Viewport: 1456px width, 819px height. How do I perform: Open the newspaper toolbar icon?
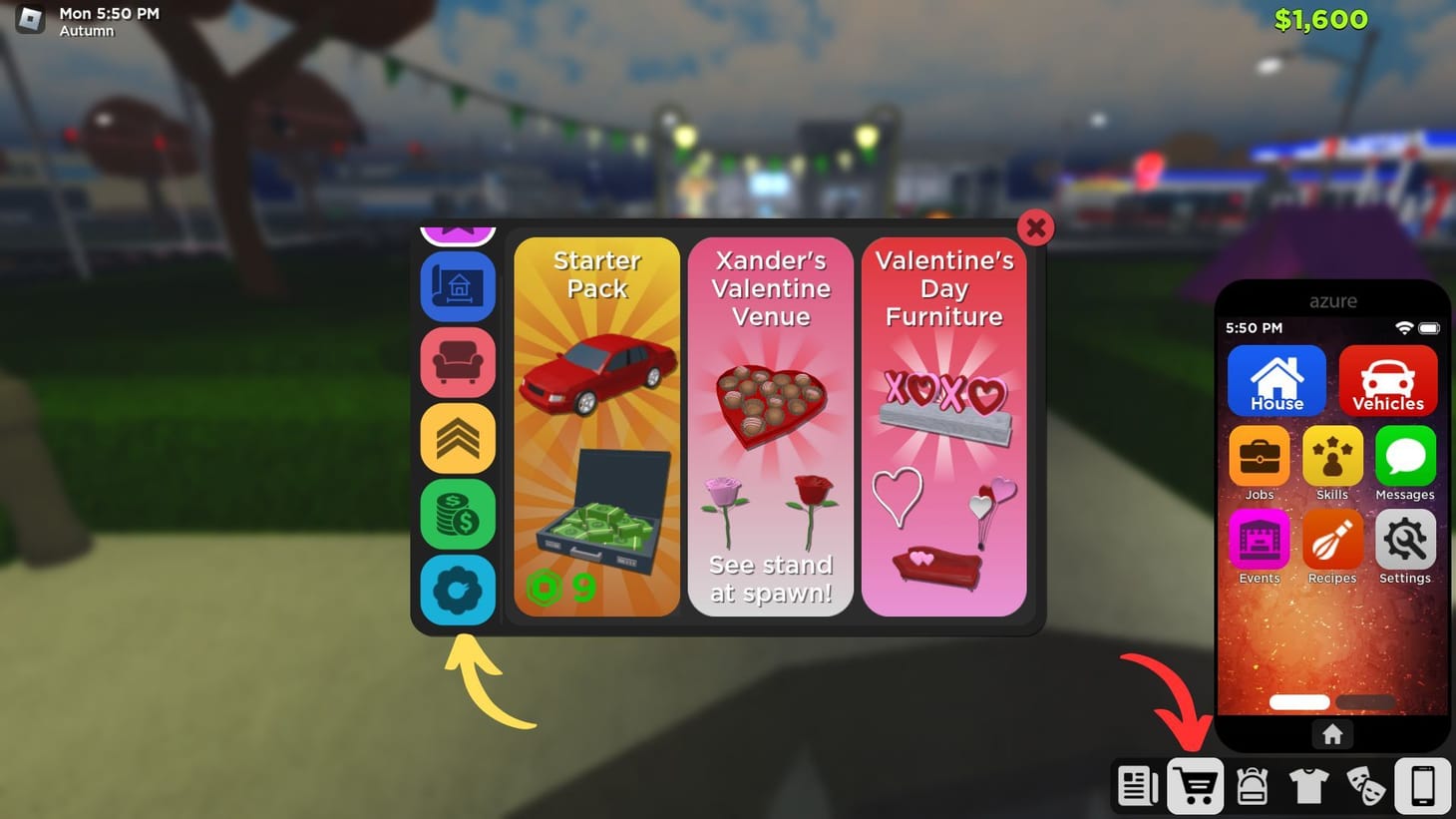pos(1138,786)
